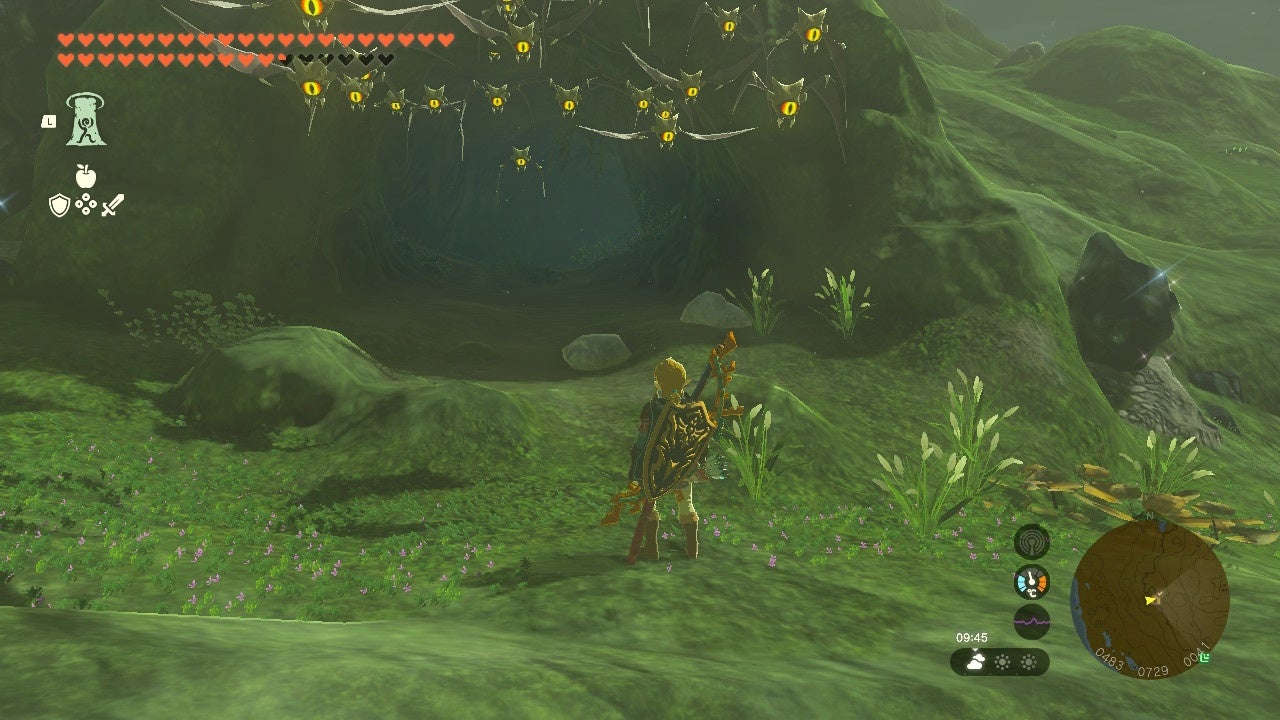Select the weapon swap sword icon
The height and width of the screenshot is (720, 1280).
[x=112, y=206]
